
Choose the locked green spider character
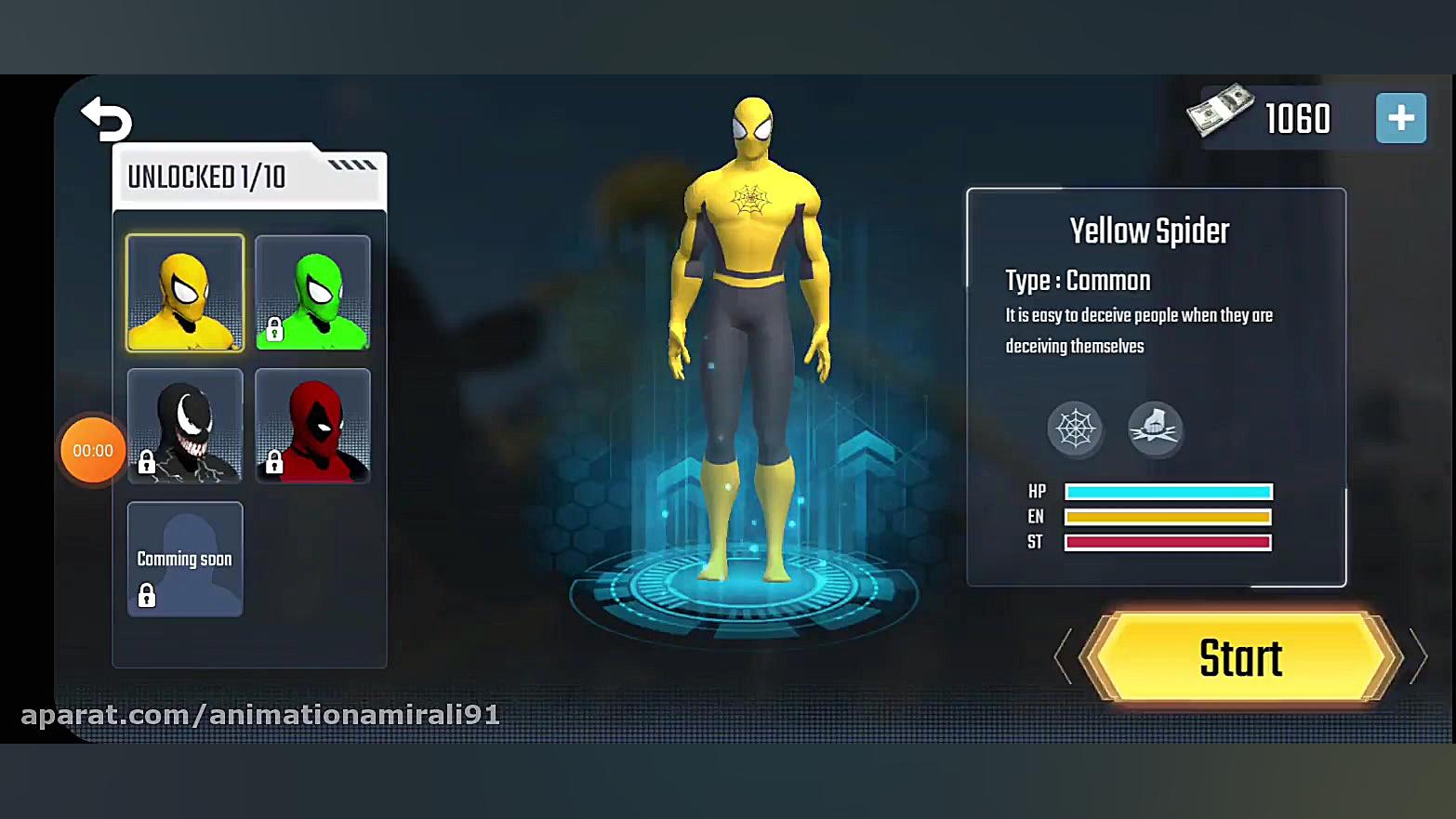[312, 293]
